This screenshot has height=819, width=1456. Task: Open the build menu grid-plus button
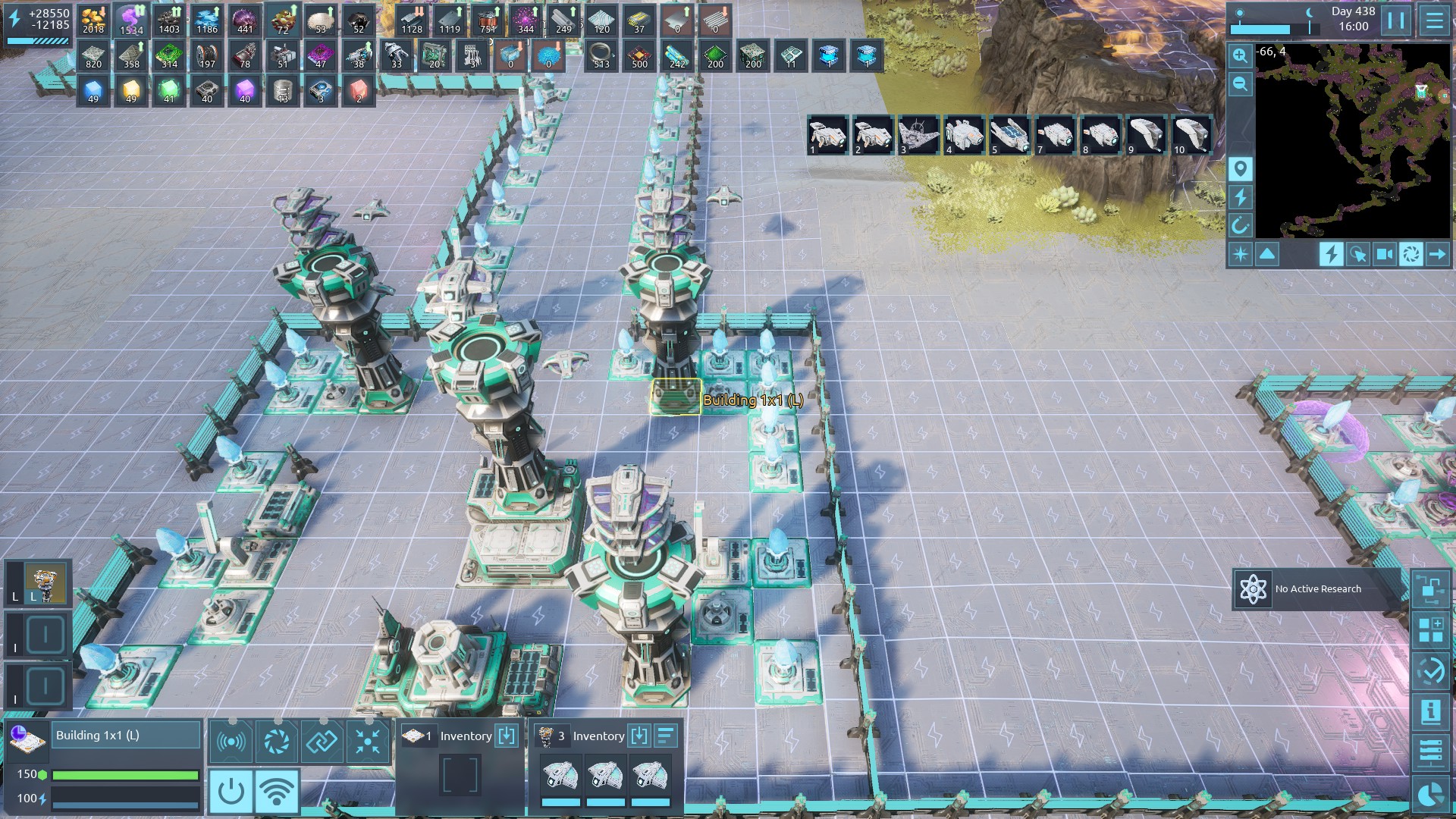(x=1431, y=630)
